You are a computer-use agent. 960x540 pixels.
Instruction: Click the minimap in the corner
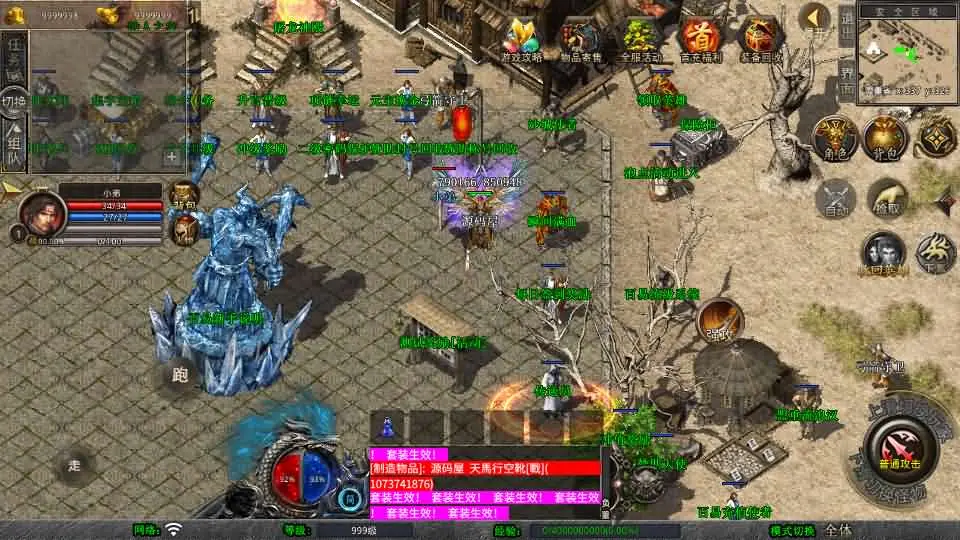coord(907,53)
